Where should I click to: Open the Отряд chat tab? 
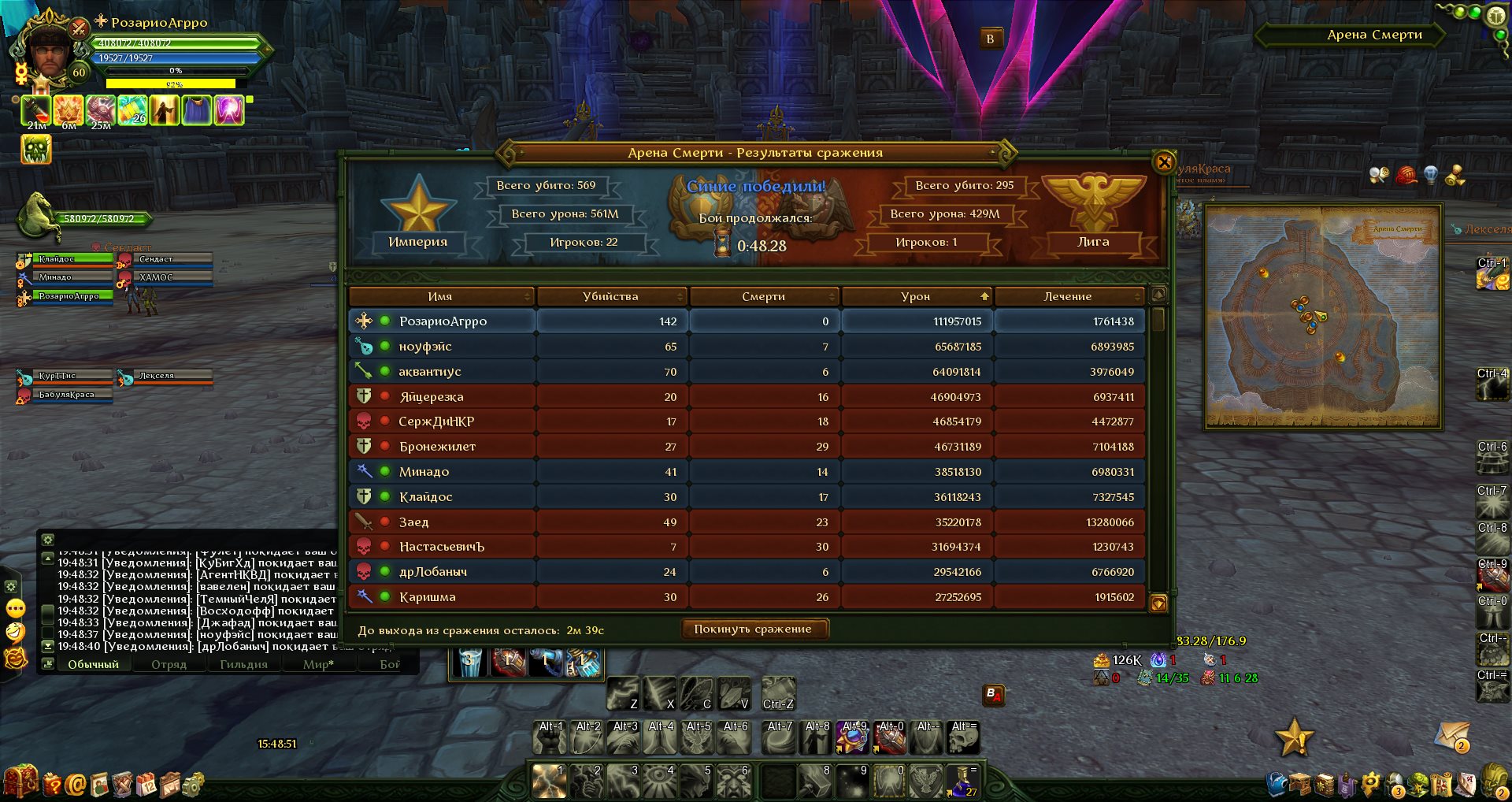pyautogui.click(x=169, y=664)
